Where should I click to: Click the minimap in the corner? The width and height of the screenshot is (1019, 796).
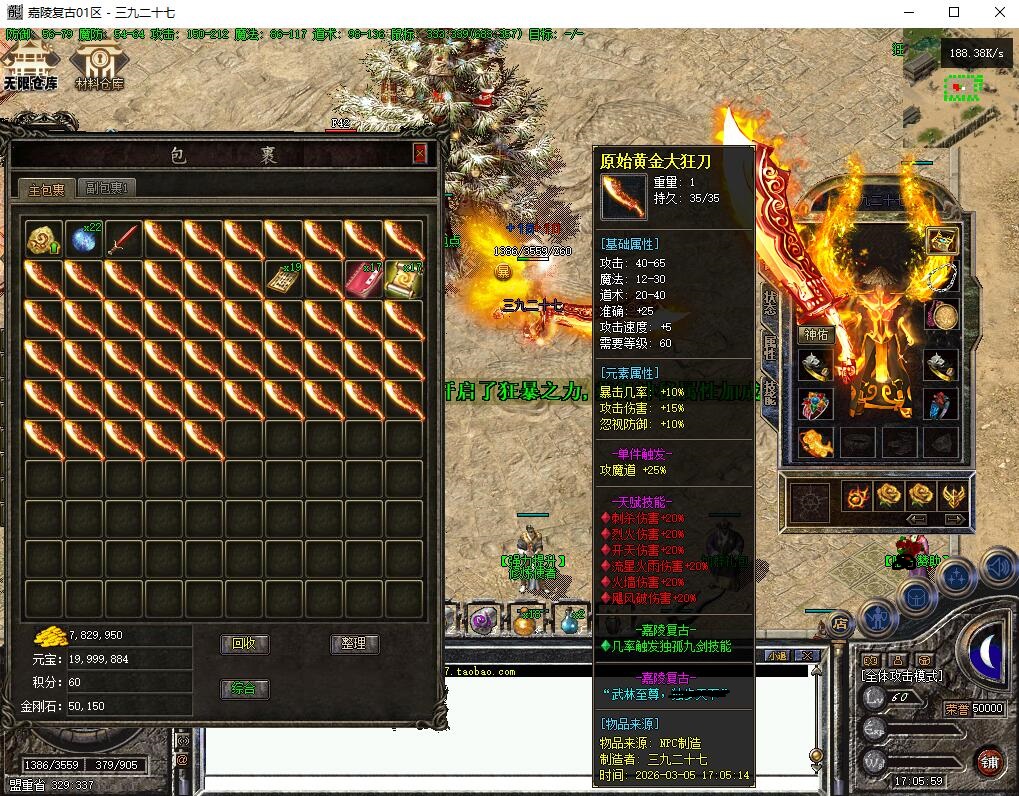coord(960,88)
